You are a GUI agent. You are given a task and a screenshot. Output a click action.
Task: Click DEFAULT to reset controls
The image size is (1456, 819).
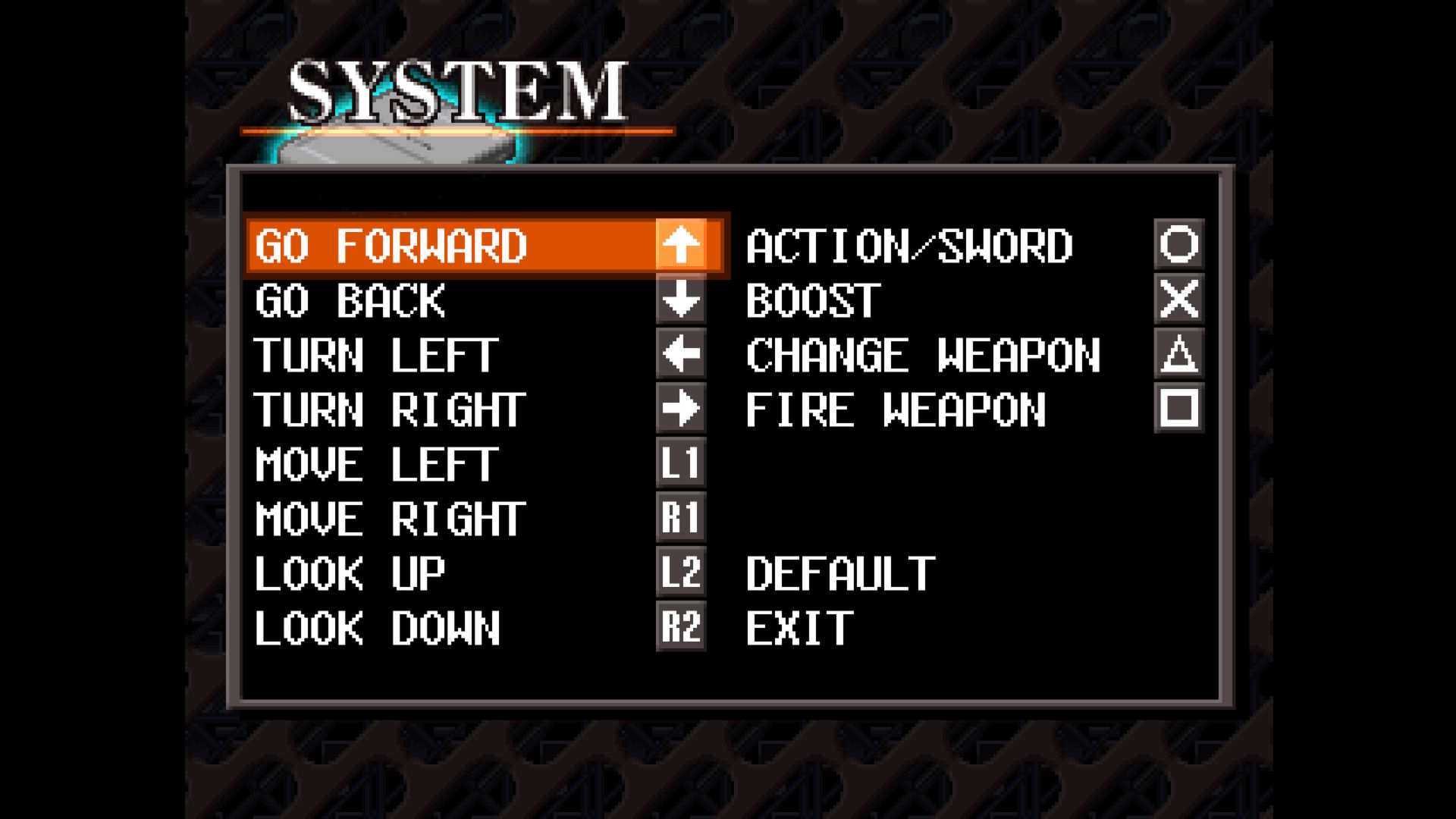(x=838, y=573)
